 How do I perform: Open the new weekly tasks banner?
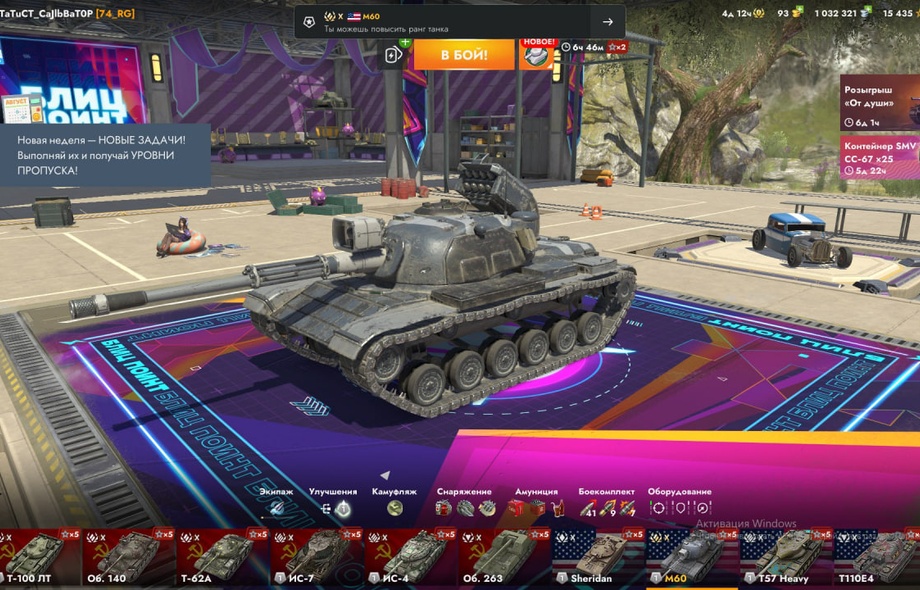[x=105, y=155]
